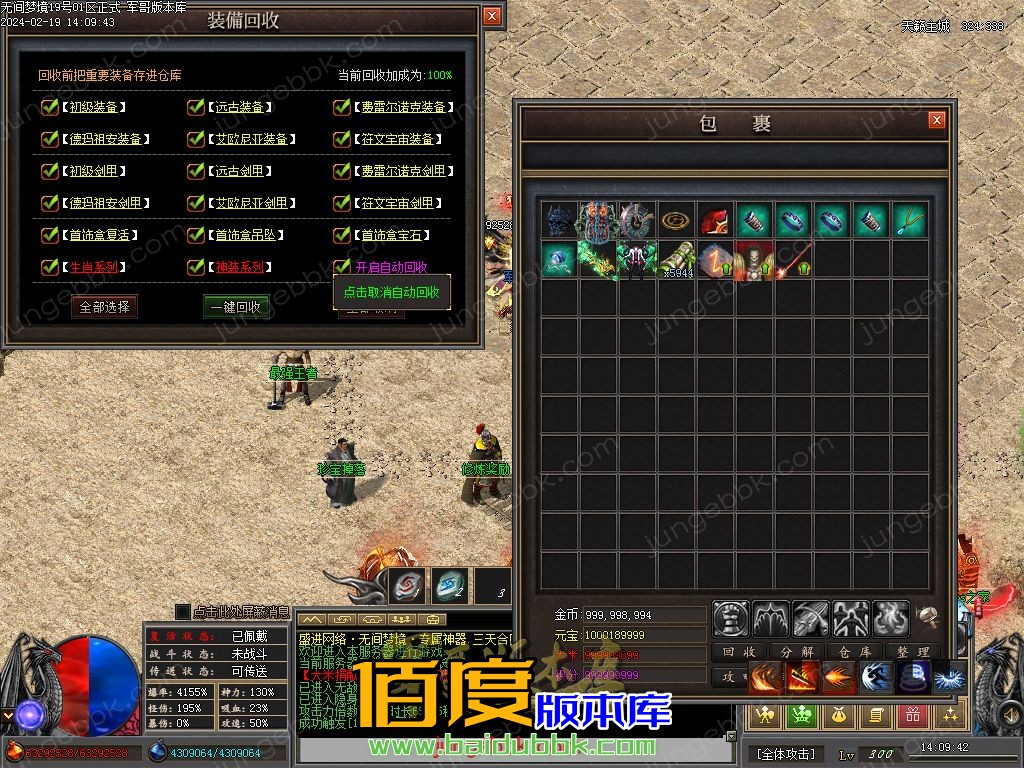
Task: Untick the 初级装备 recycle checkbox
Action: pos(50,107)
